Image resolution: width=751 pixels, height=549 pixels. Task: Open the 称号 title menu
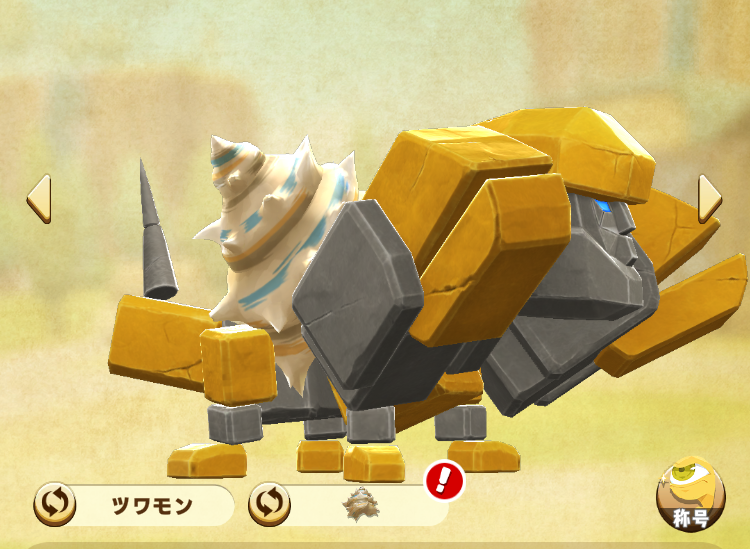point(690,496)
